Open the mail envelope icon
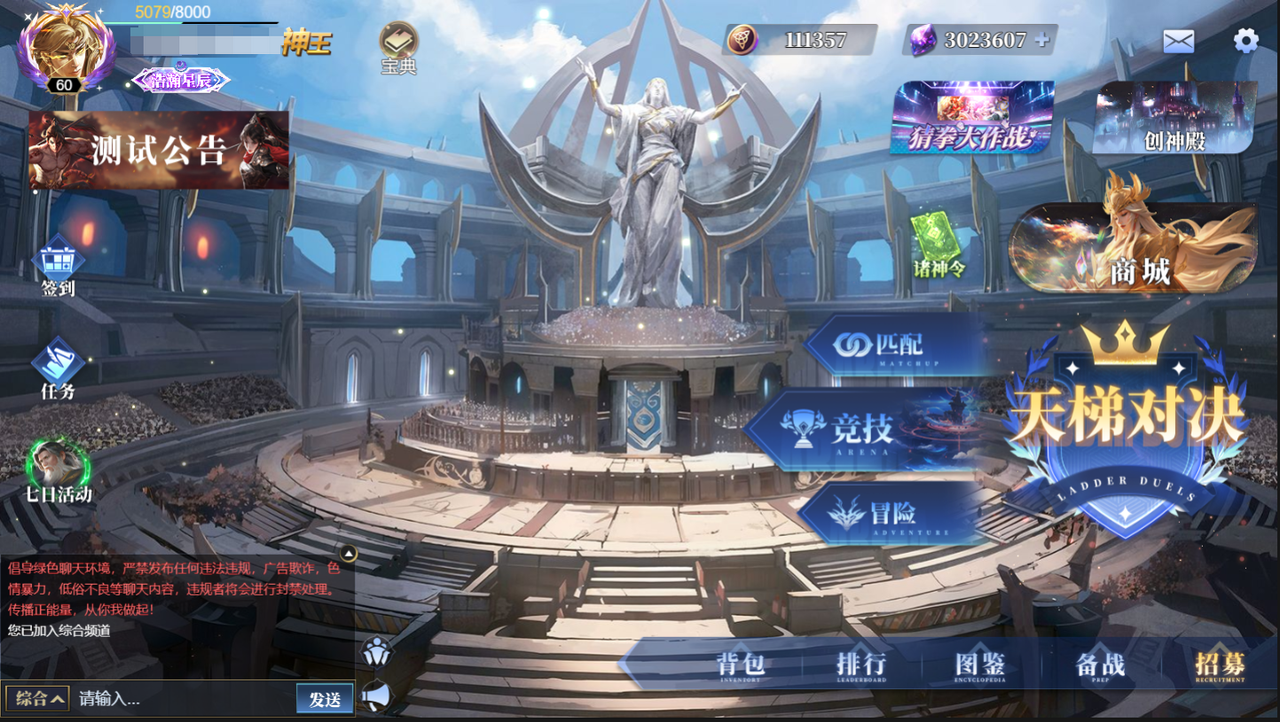Viewport: 1280px width, 722px height. coord(1180,41)
